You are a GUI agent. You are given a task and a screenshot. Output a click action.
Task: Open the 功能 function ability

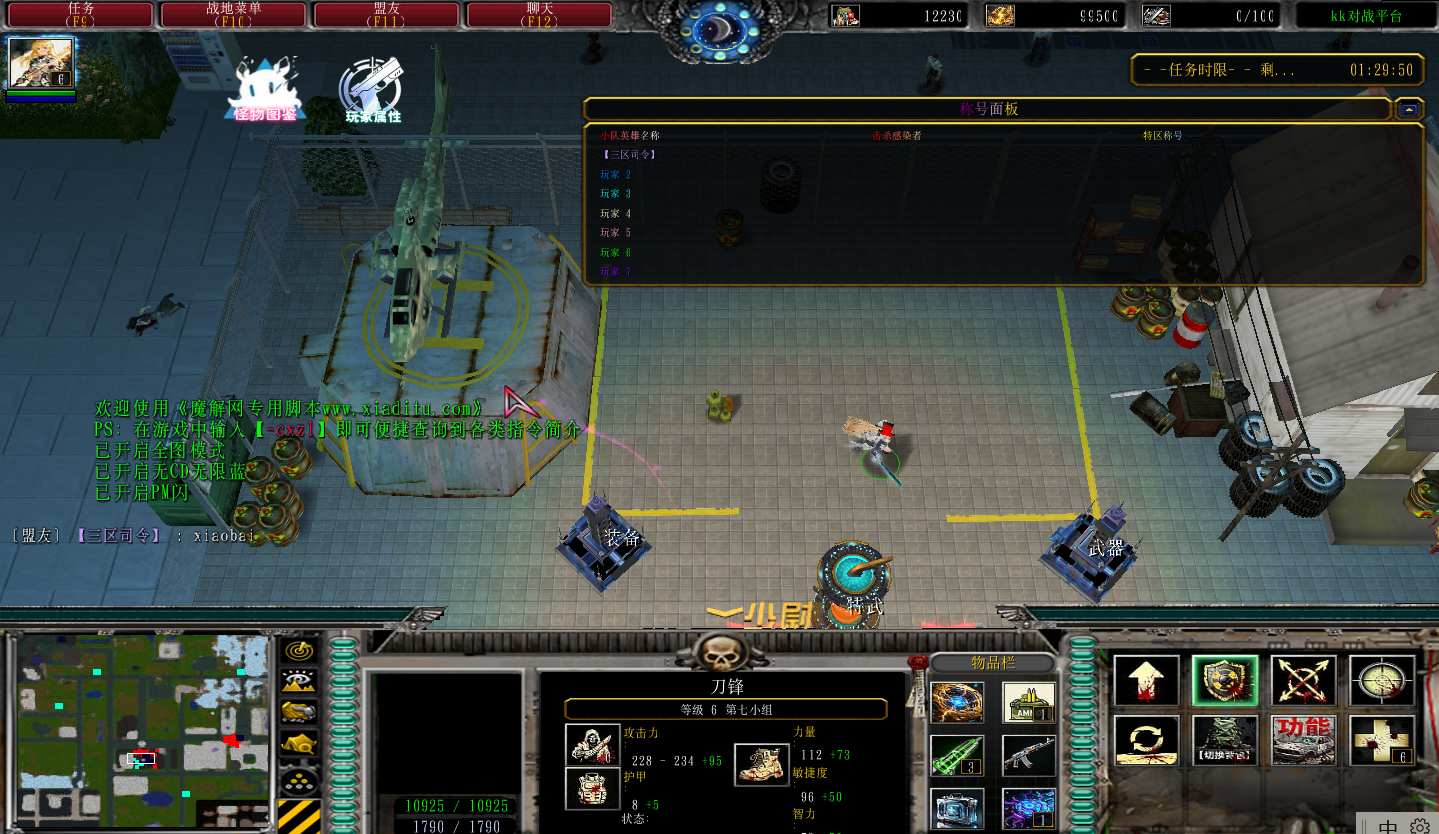1304,740
